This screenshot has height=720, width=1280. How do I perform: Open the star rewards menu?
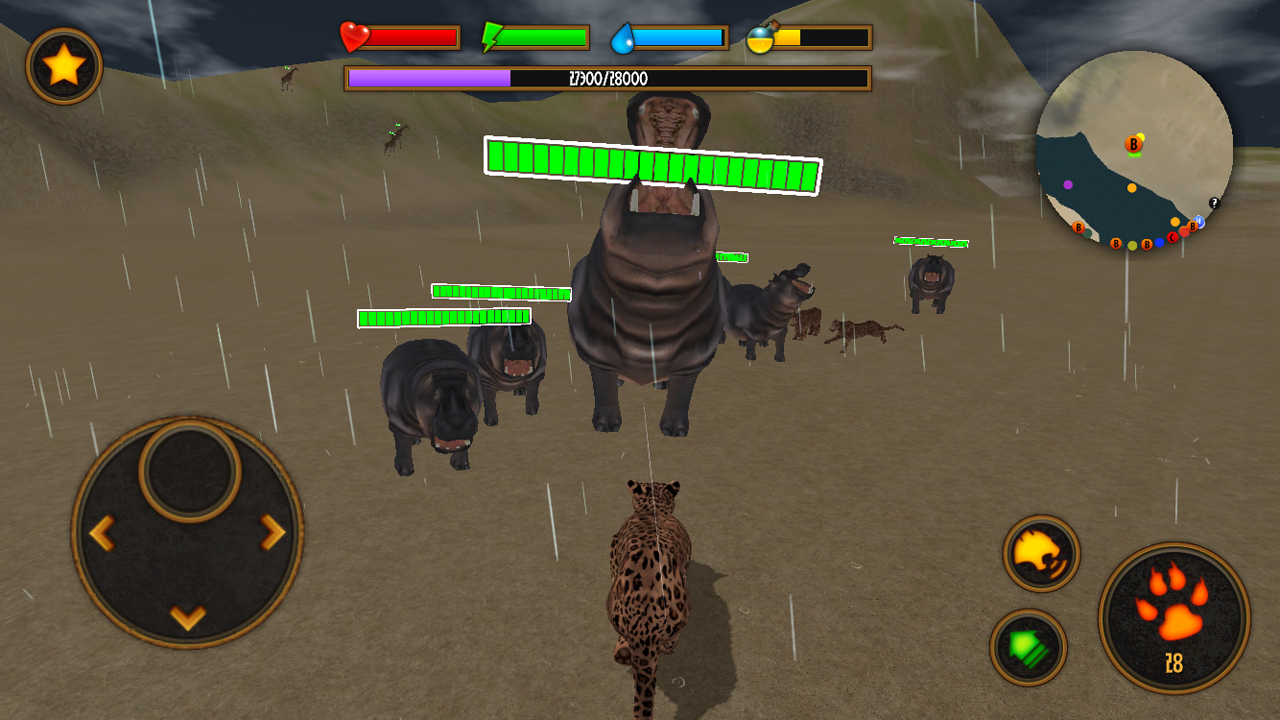(x=65, y=63)
